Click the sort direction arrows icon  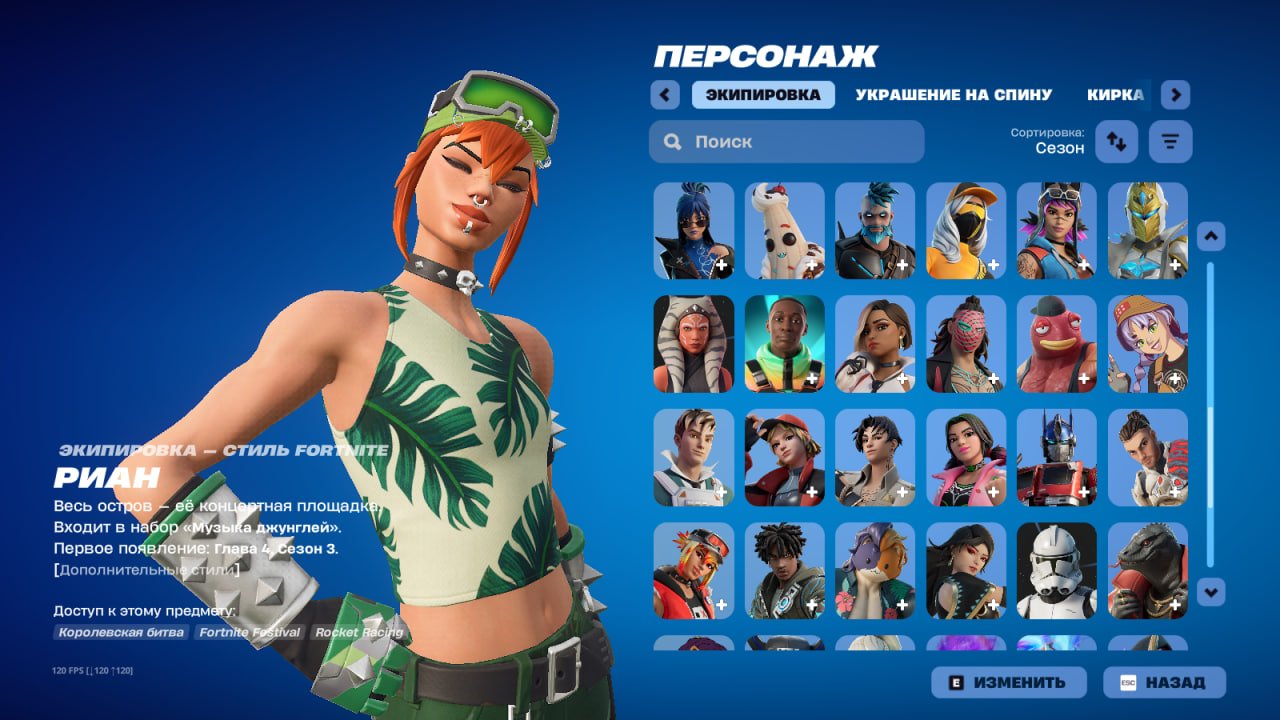pyautogui.click(x=1116, y=141)
